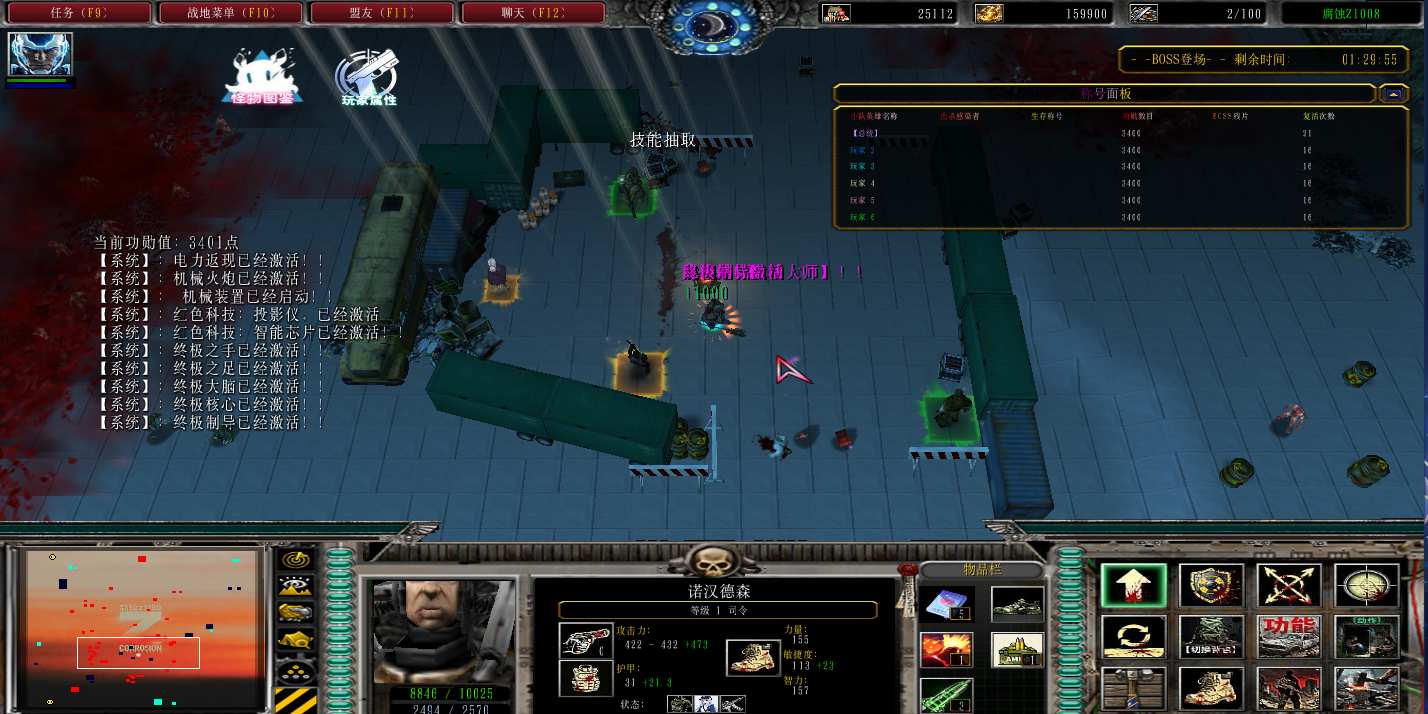Screen dimensions: 1428x714
Task: Select the green rifle inventory item
Action: coord(946,694)
